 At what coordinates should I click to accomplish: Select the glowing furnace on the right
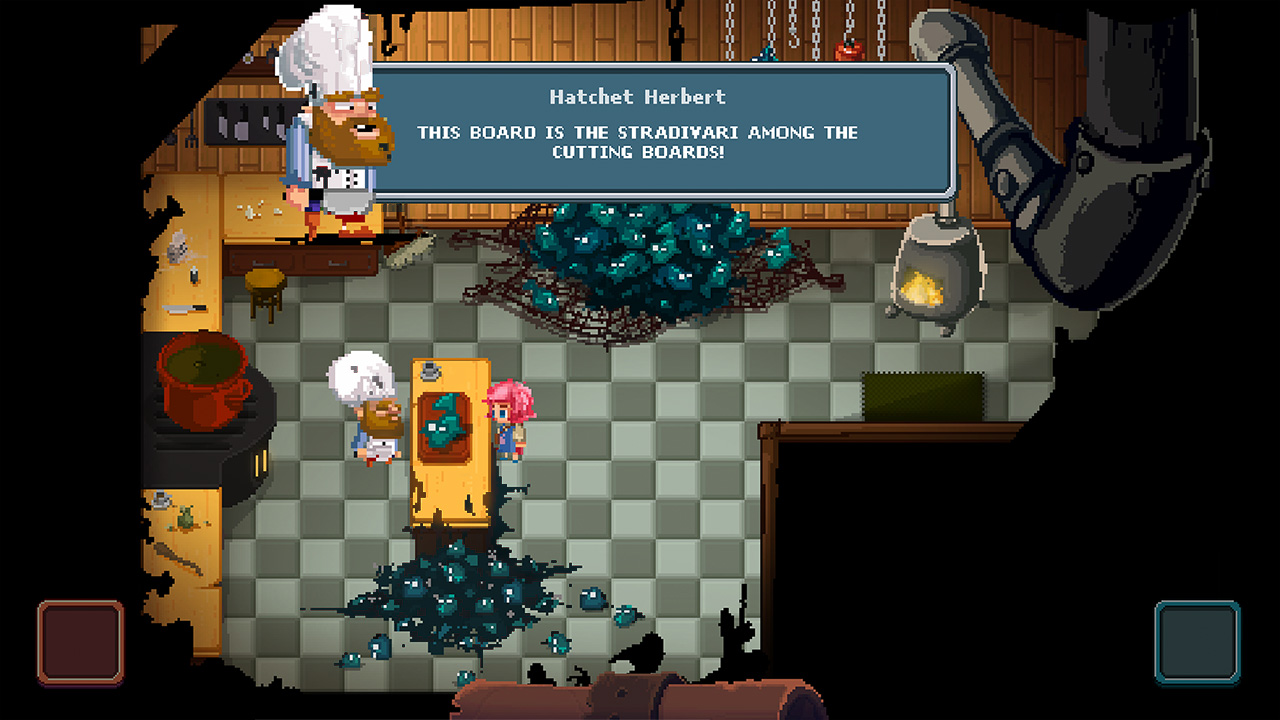(940, 270)
